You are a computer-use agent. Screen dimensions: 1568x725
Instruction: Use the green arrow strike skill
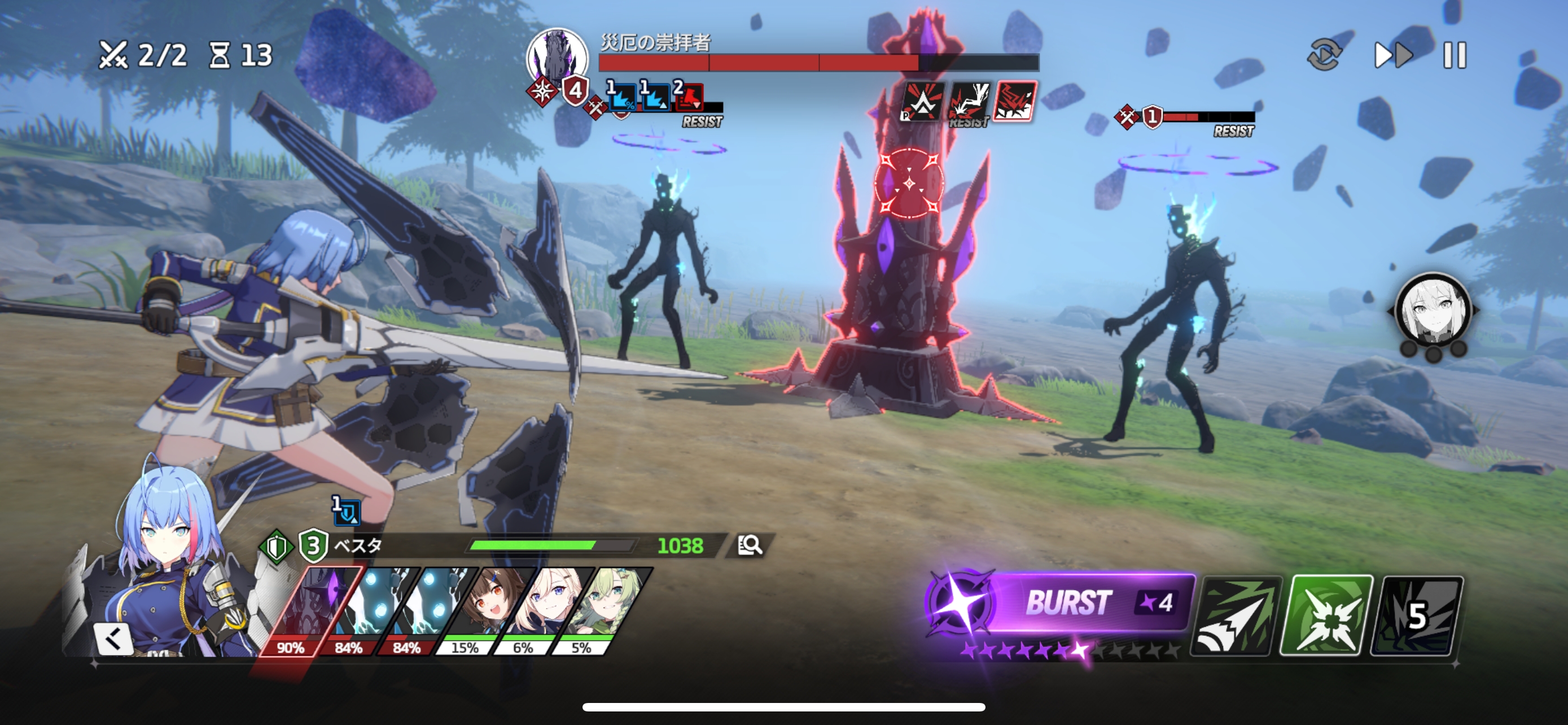[1236, 616]
